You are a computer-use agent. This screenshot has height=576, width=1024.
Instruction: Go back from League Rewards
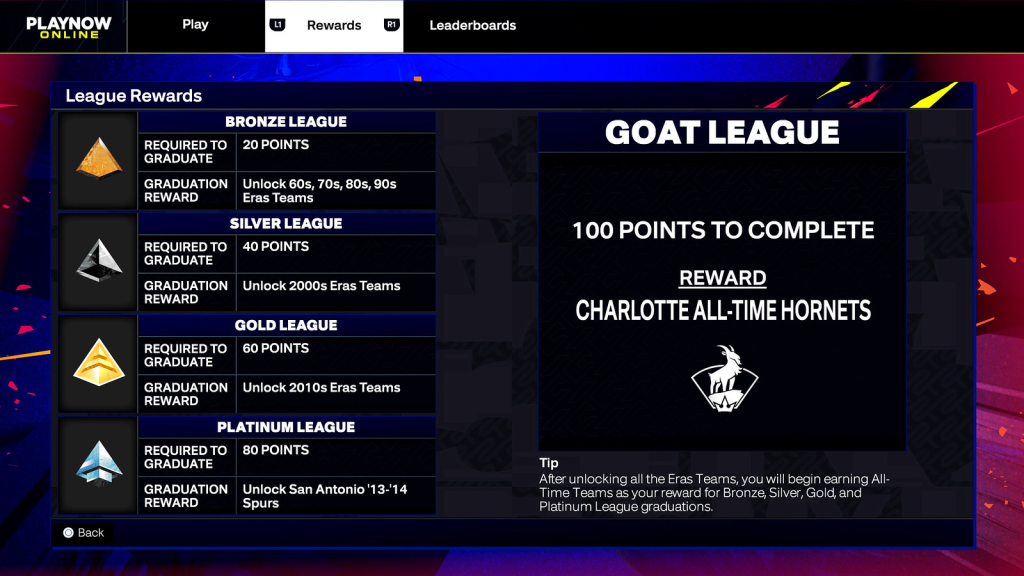(83, 533)
